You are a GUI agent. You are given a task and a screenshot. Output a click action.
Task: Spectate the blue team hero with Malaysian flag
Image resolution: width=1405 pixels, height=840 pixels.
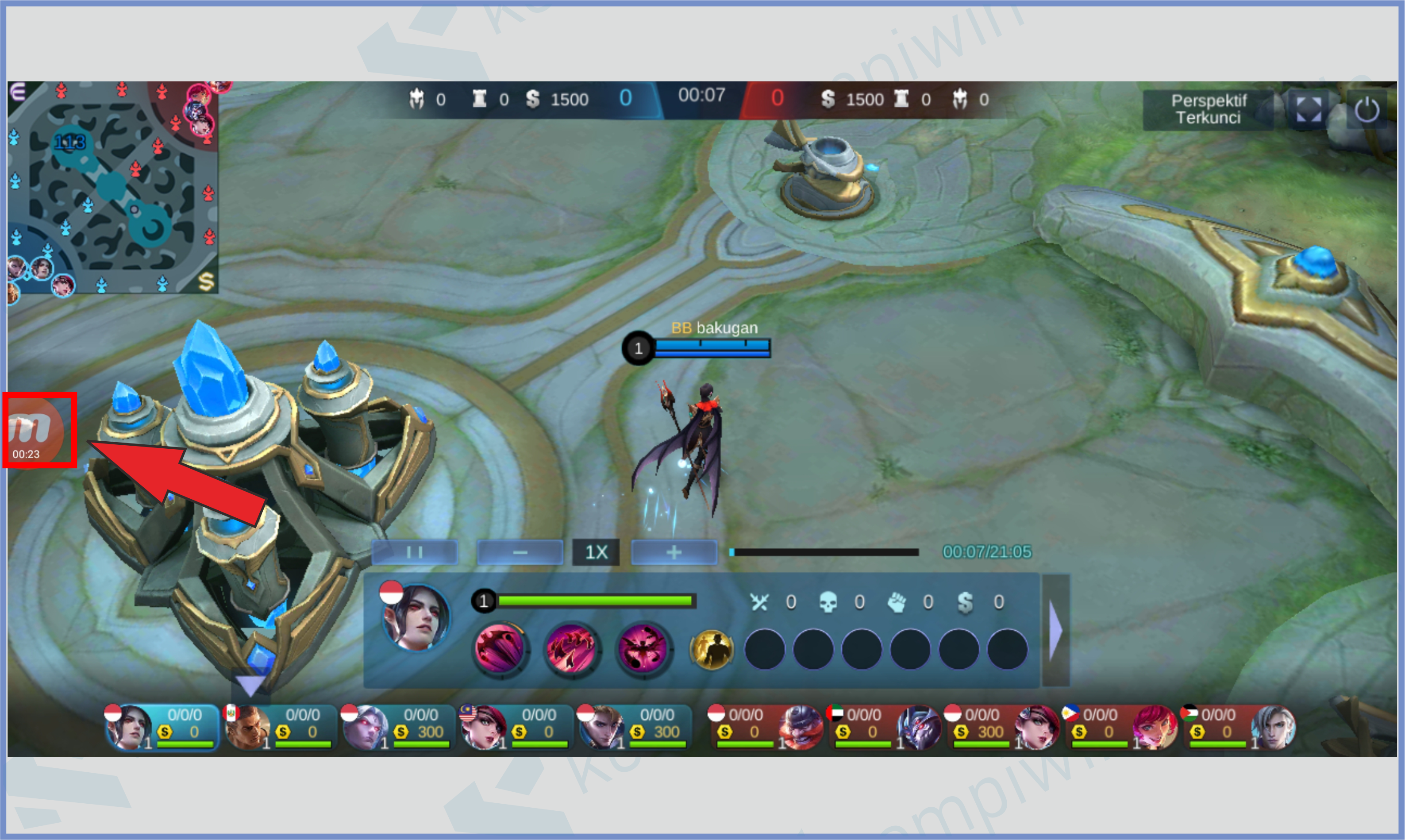pyautogui.click(x=516, y=727)
